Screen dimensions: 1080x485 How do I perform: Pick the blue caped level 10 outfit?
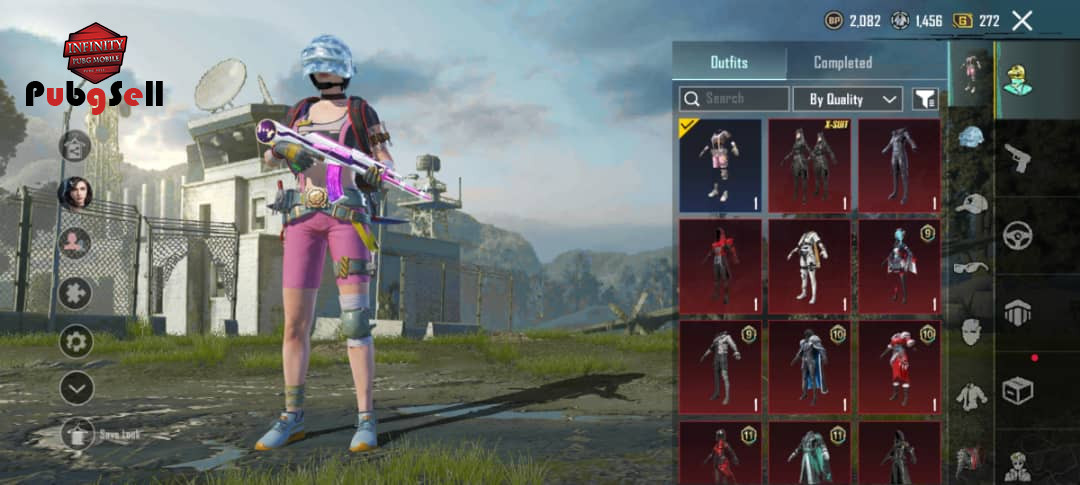pyautogui.click(x=809, y=366)
